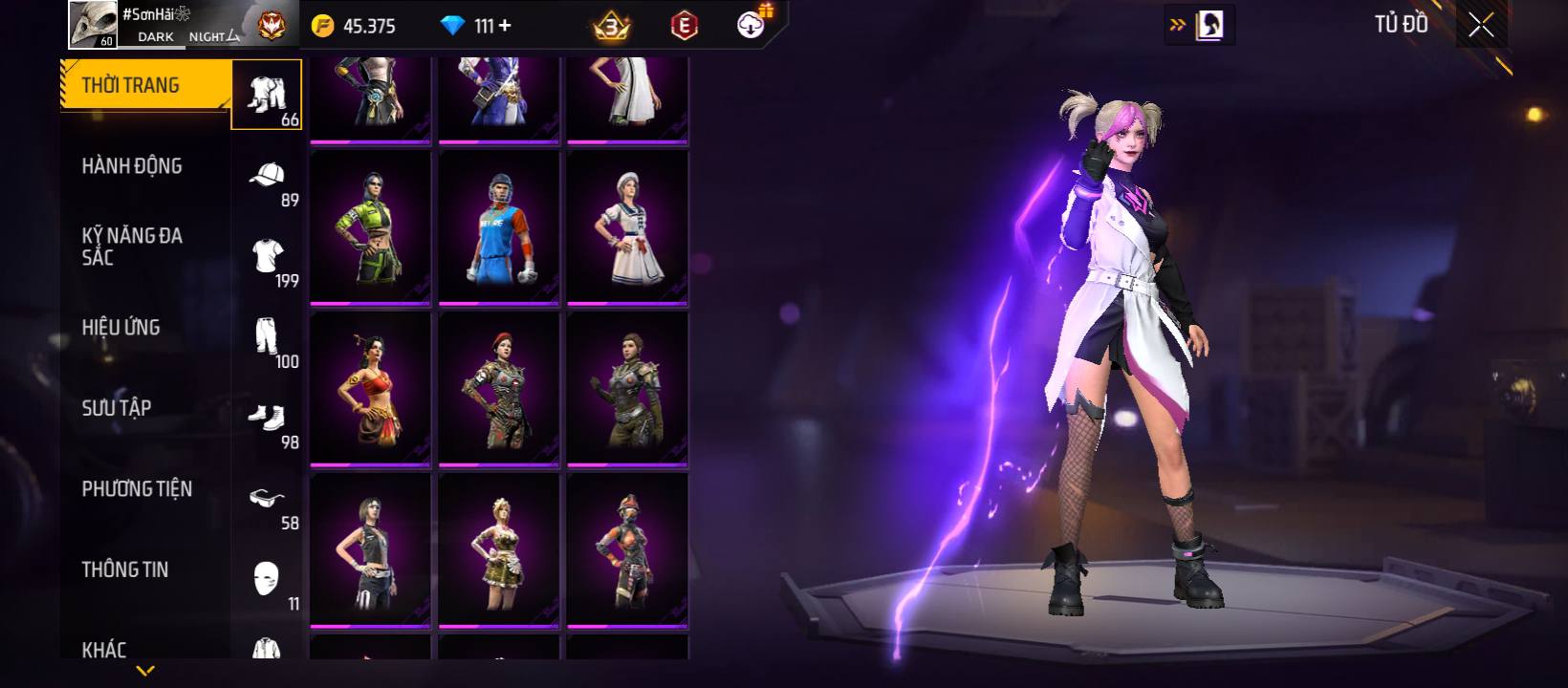Switch to KỸ NĂNG ĐA SẮC tab
Image resolution: width=1568 pixels, height=688 pixels.
(x=132, y=247)
